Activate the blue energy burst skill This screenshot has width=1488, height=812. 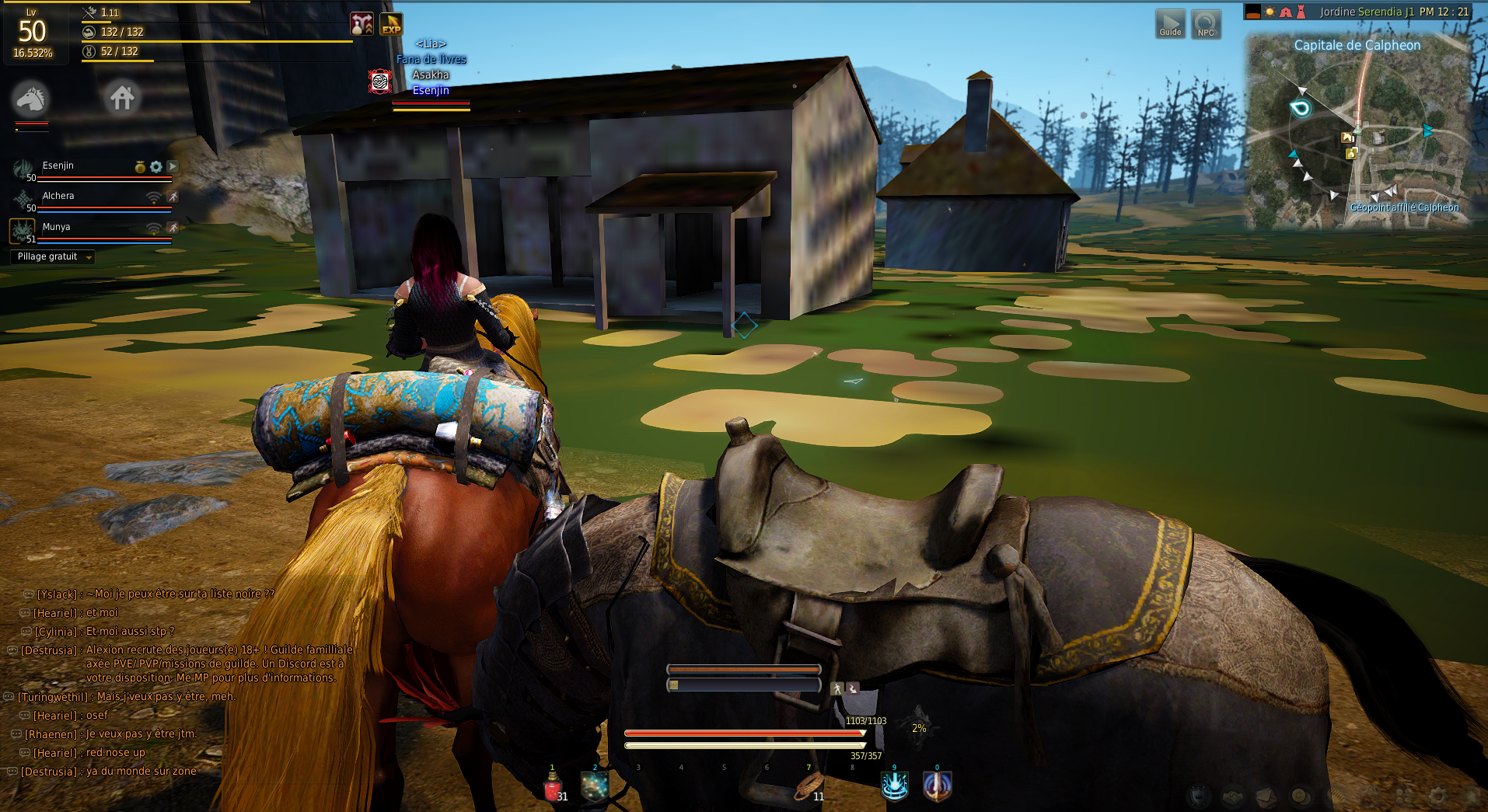[x=894, y=786]
